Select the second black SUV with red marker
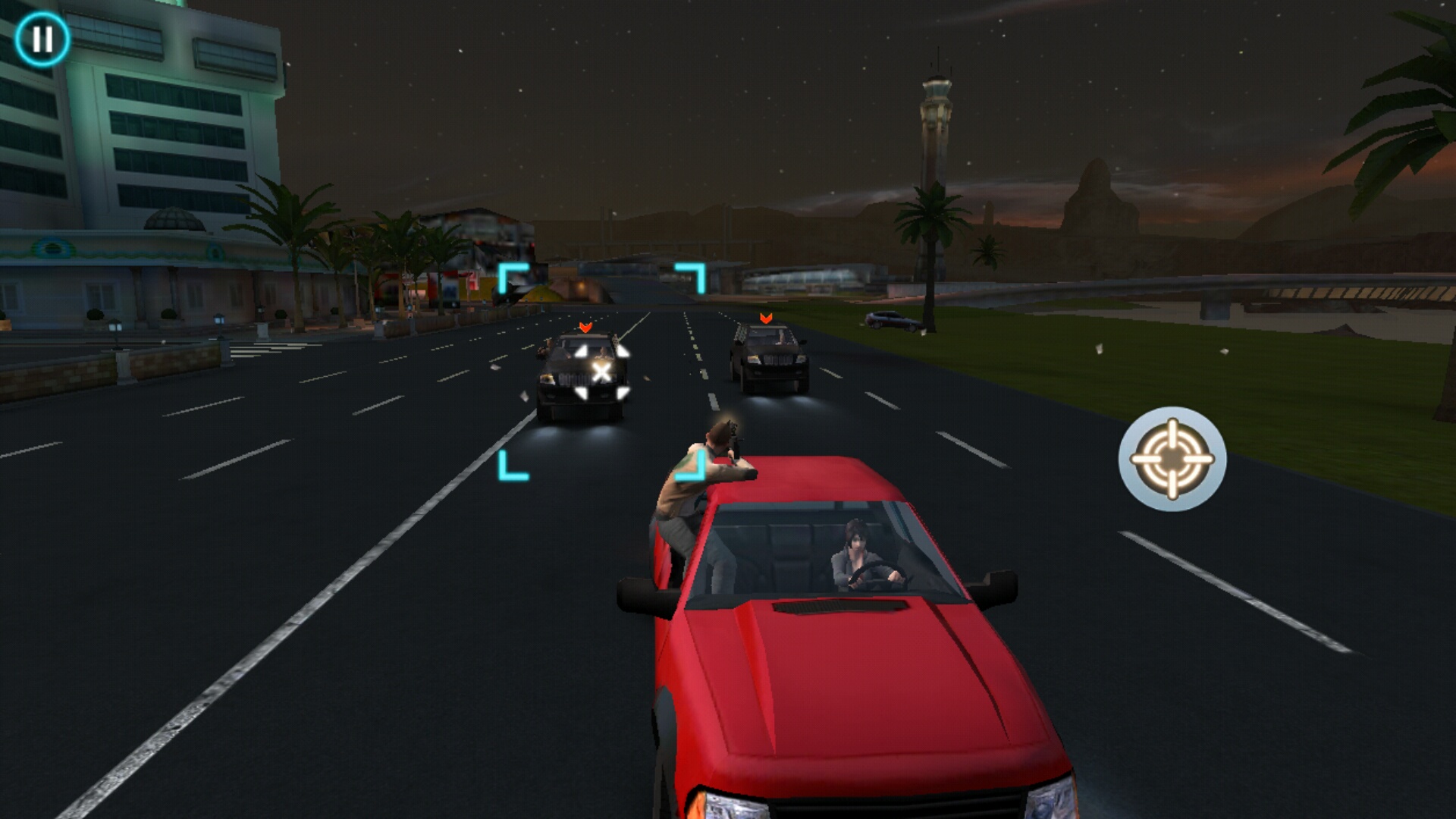The height and width of the screenshot is (819, 1456). coord(768,359)
